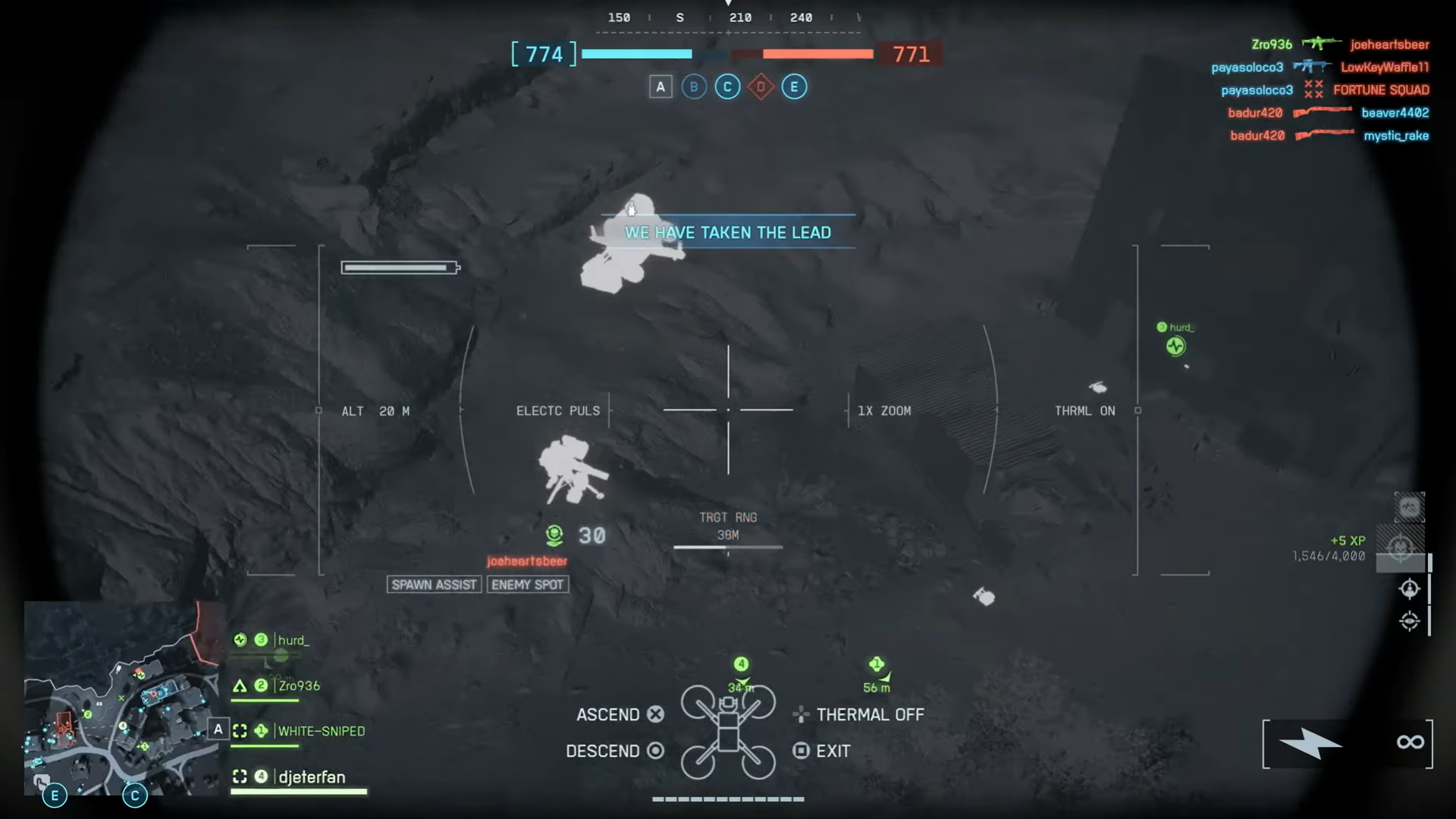Select hurd_'s green revive marker
This screenshot has height=819, width=1456.
tap(1175, 347)
